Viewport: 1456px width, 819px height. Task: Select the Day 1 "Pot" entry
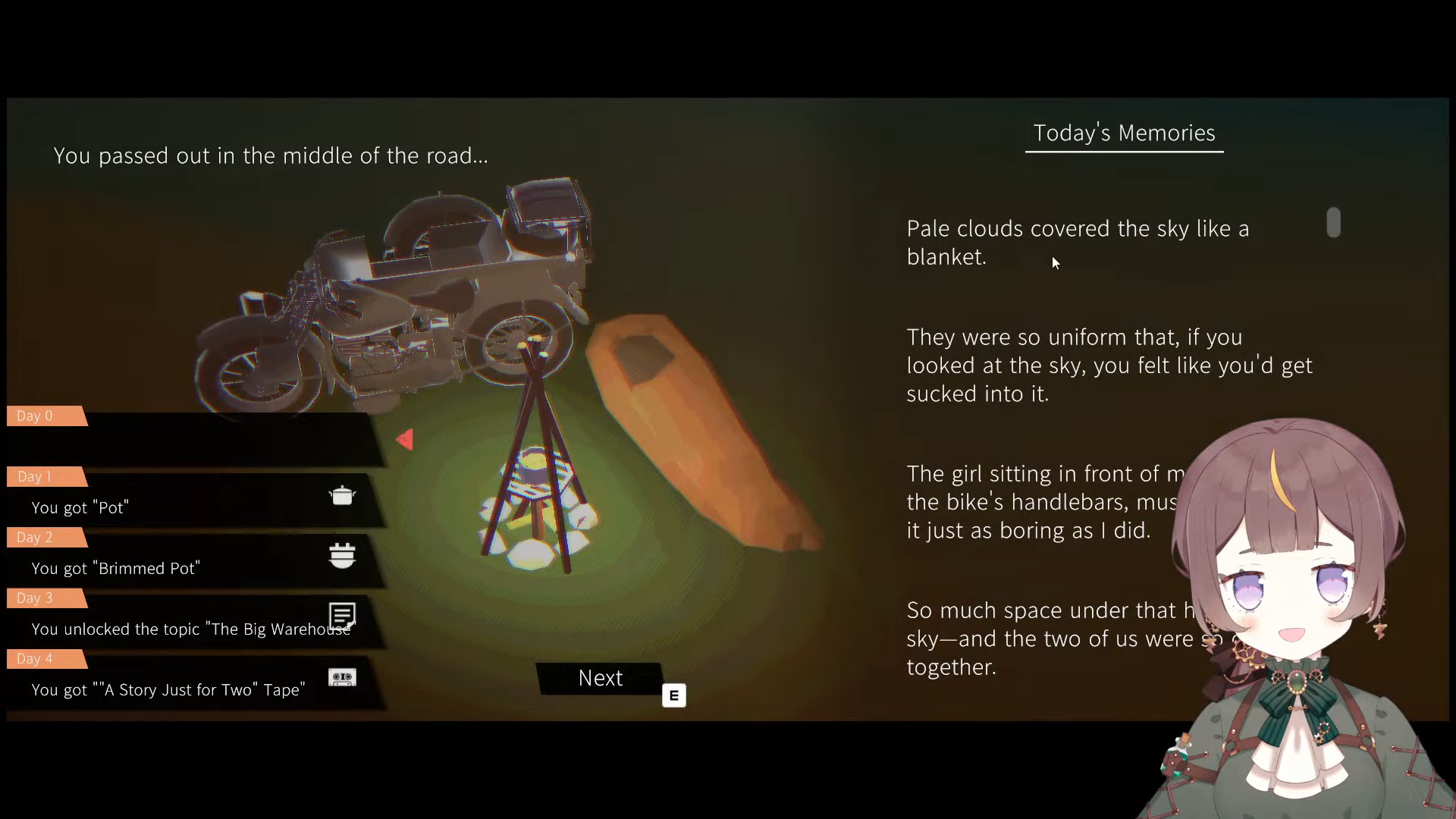pyautogui.click(x=190, y=506)
